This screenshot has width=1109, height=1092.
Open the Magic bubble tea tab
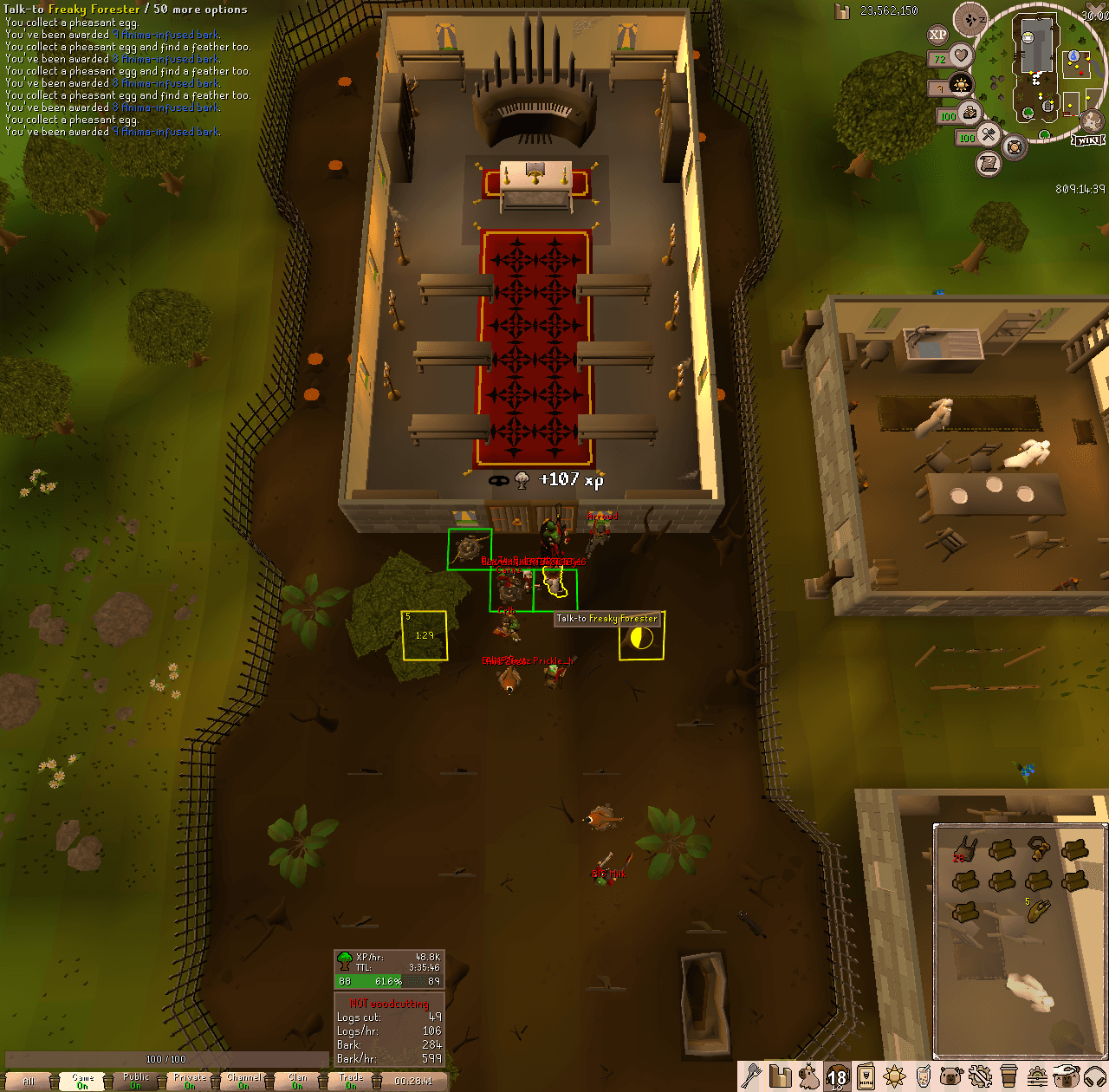click(x=923, y=1079)
